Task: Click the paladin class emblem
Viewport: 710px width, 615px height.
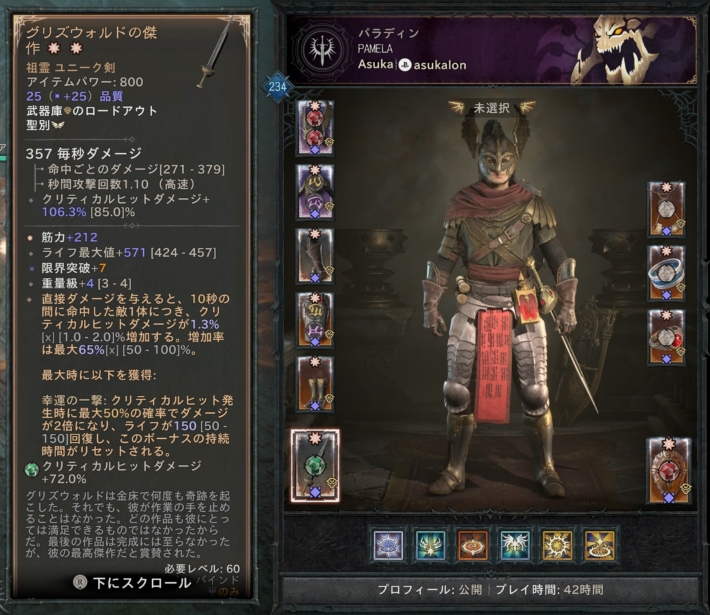Action: 322,50
